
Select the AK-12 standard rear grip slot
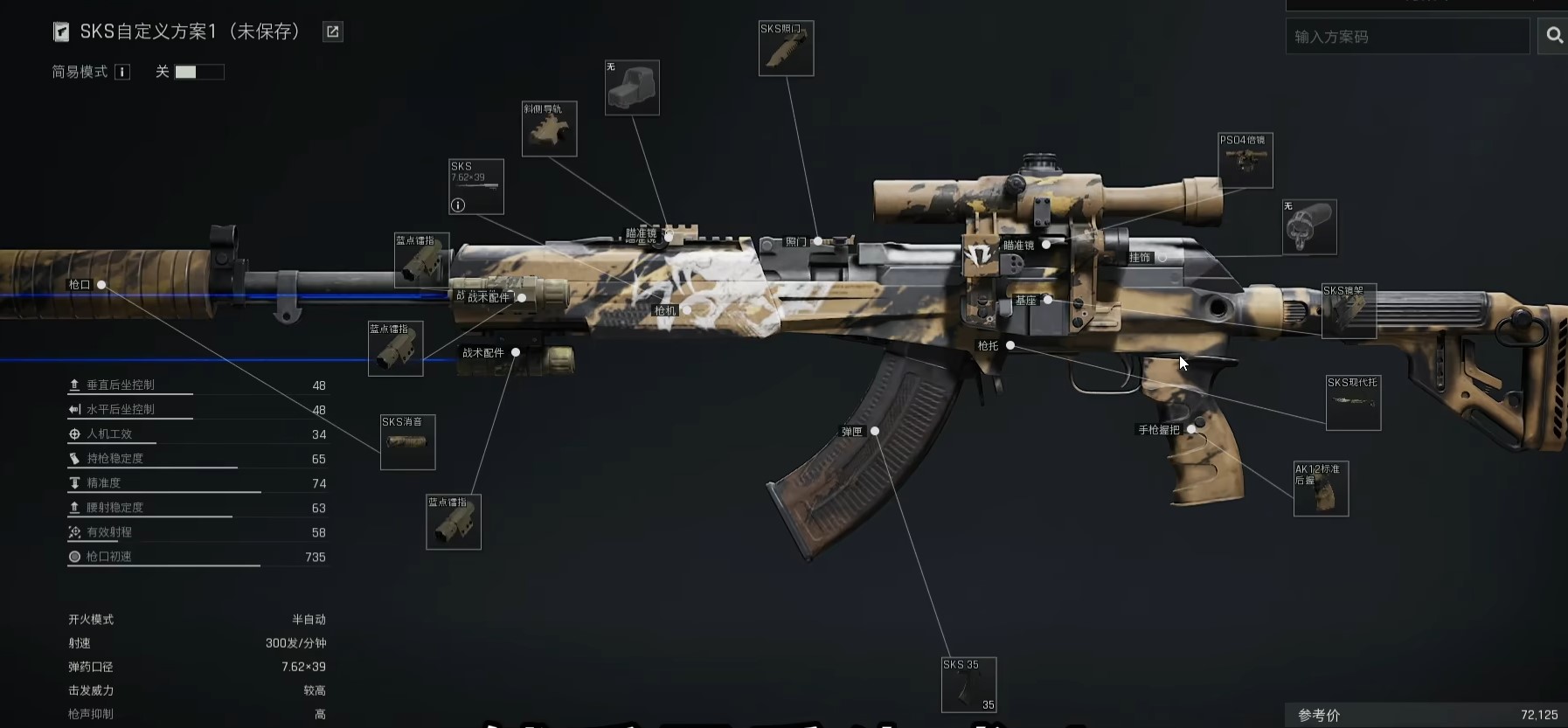coord(1321,489)
